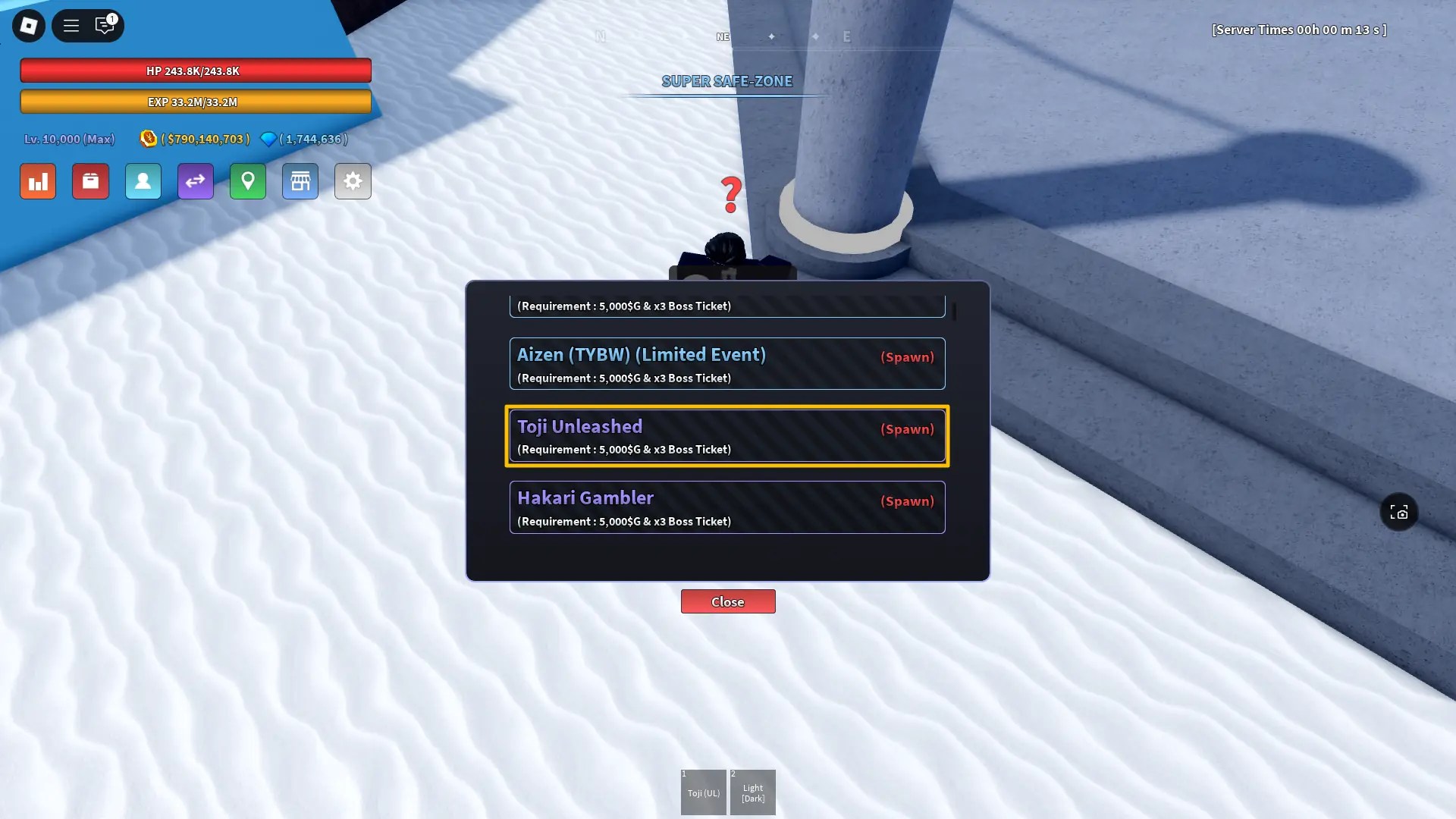Click the Roblox logo icon
Viewport: 1456px width, 819px height.
pos(28,25)
